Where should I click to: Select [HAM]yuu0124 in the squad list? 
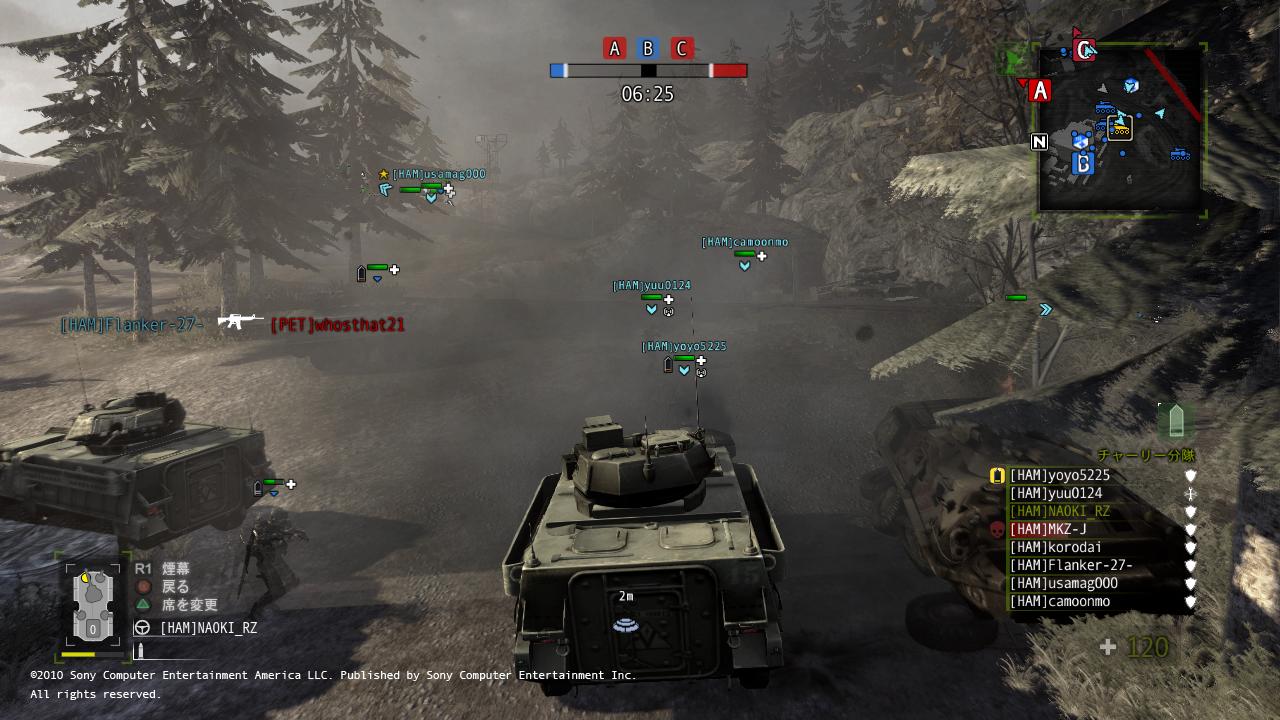pyautogui.click(x=1055, y=494)
